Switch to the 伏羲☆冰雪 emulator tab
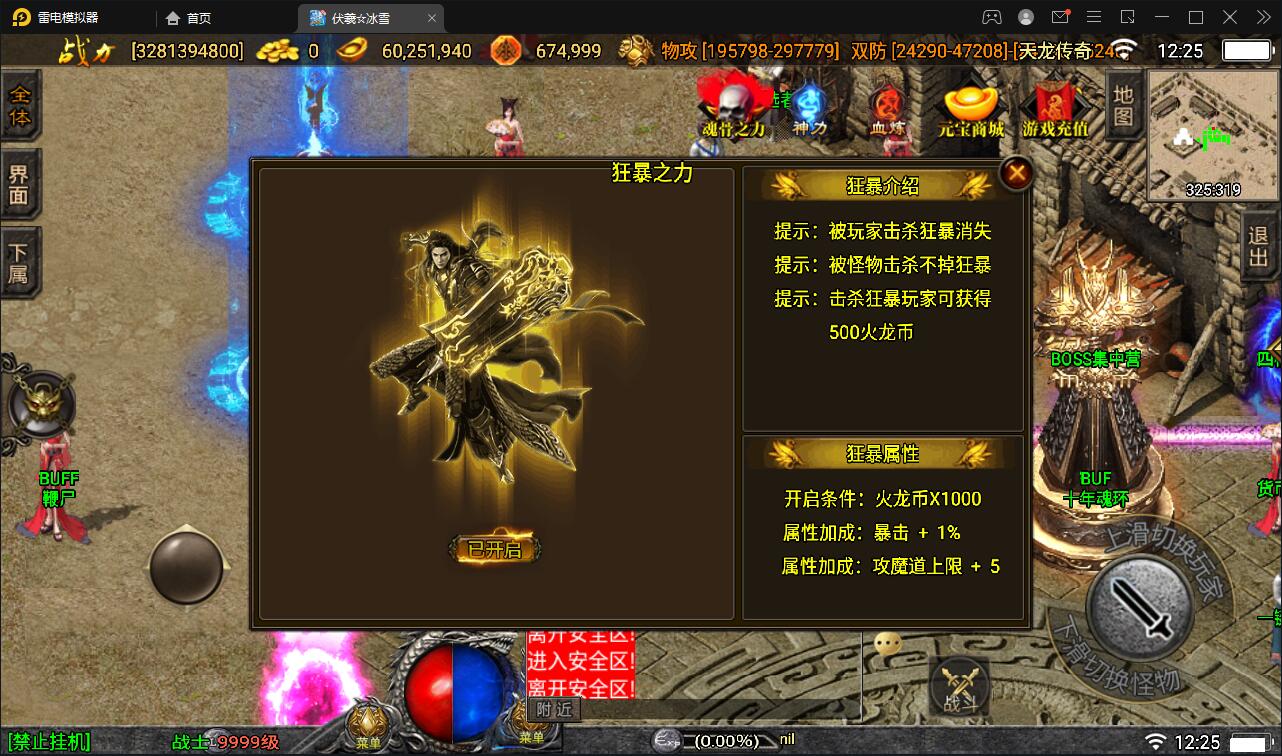 [x=360, y=17]
